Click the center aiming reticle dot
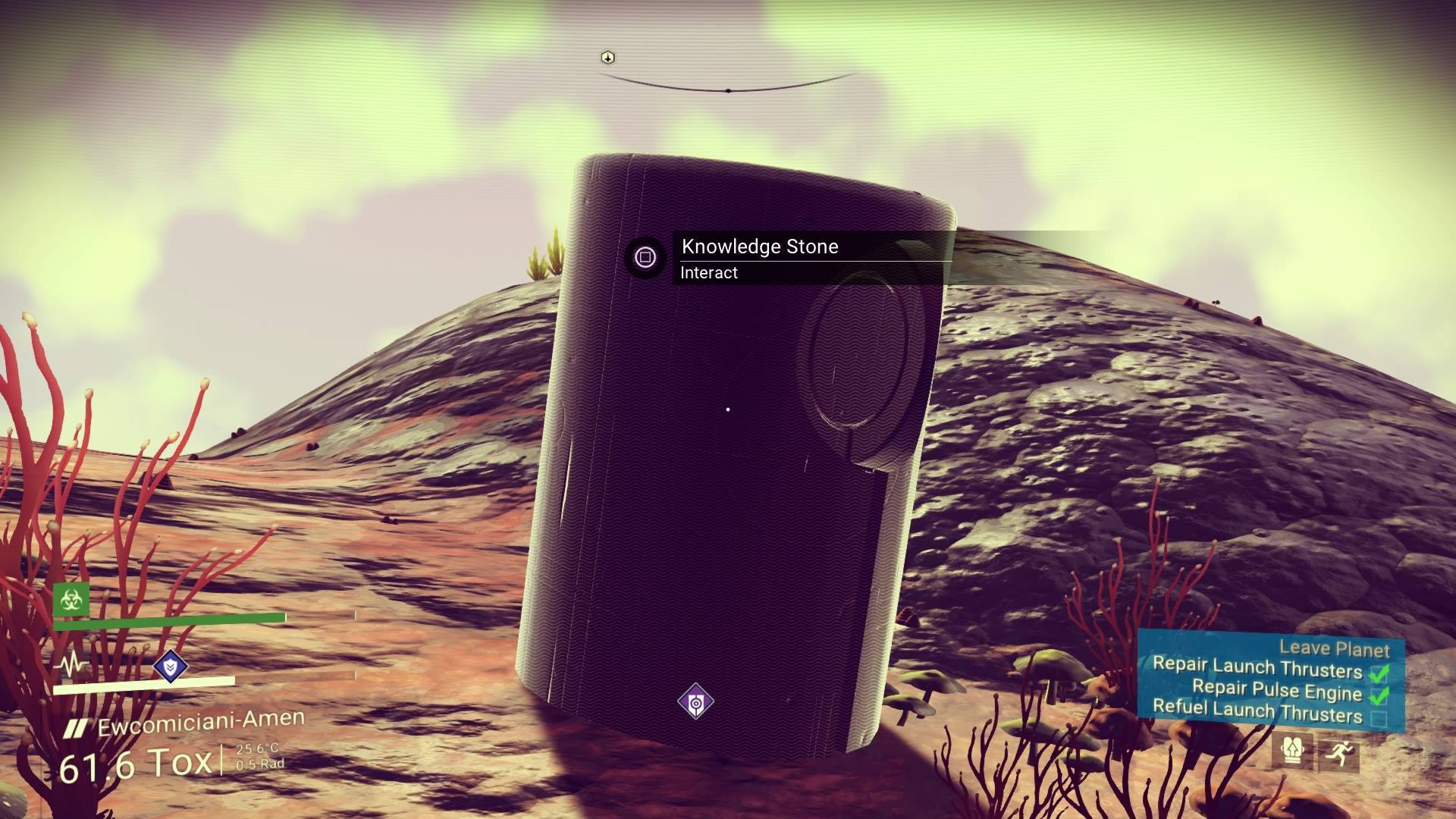This screenshot has height=819, width=1456. coord(728,409)
